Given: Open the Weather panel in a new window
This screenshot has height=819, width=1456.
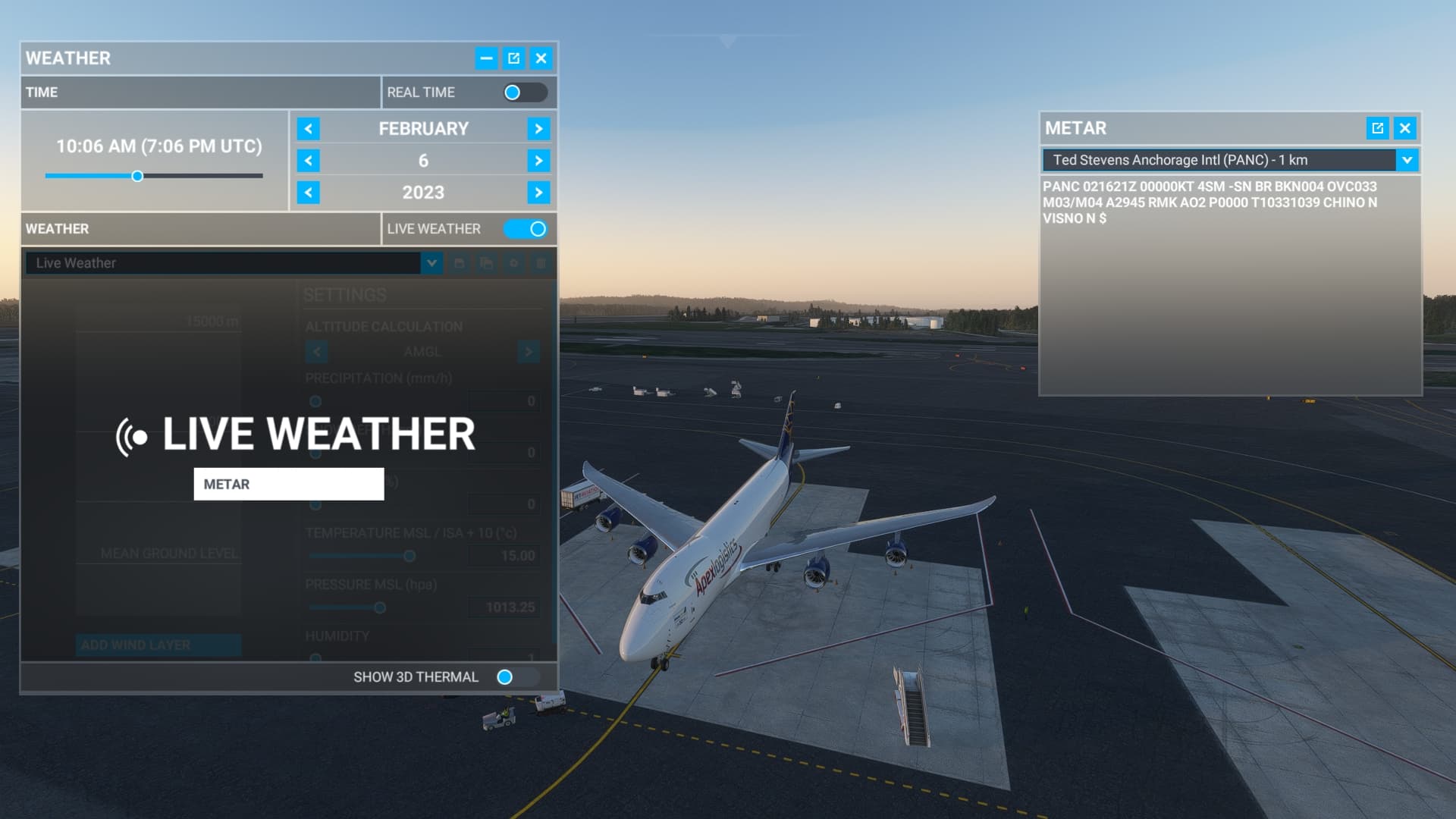Looking at the screenshot, I should 514,58.
